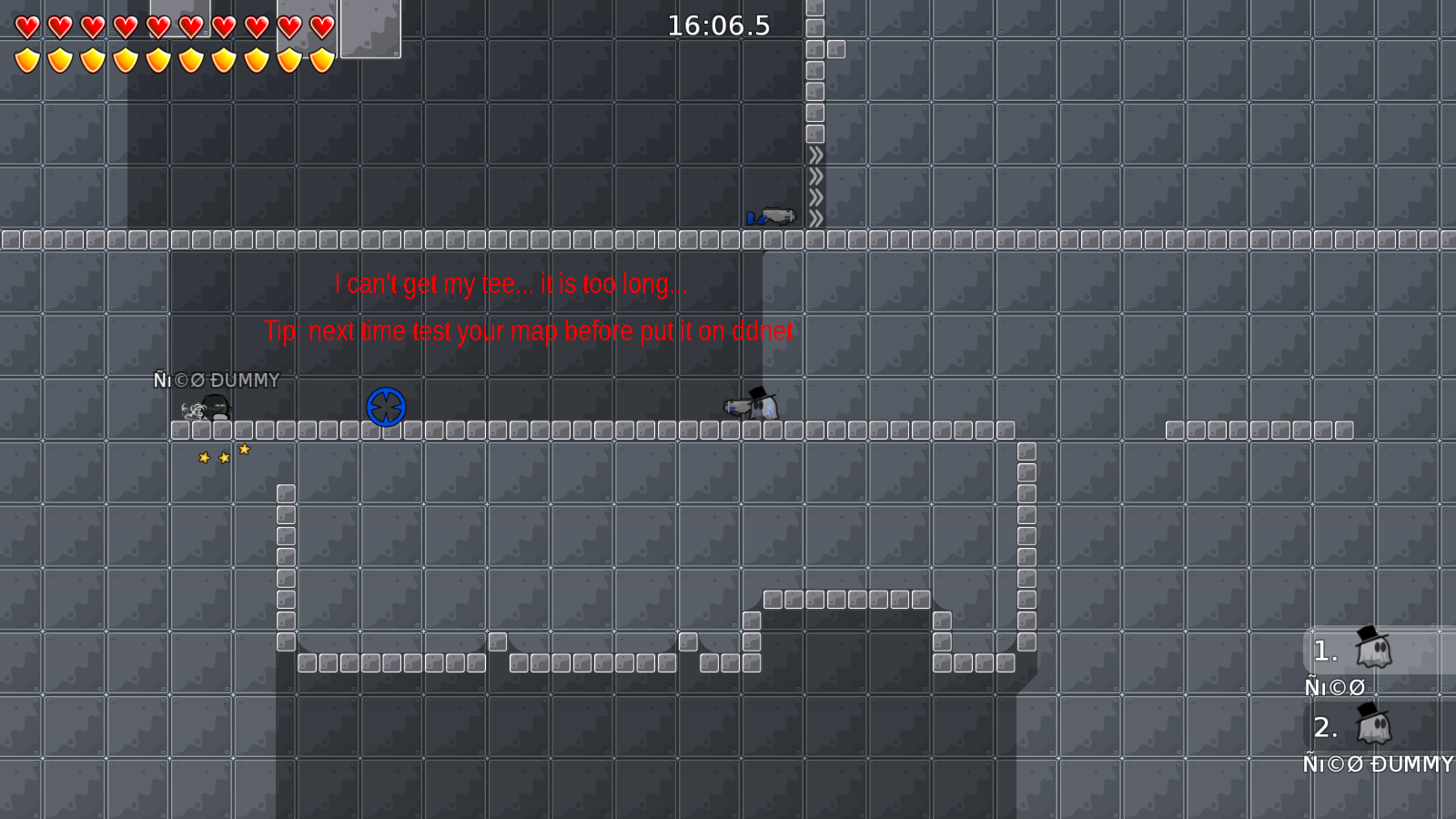Click the blue spinning pickup on the platform
Screen dimensions: 1456x819
coord(386,407)
